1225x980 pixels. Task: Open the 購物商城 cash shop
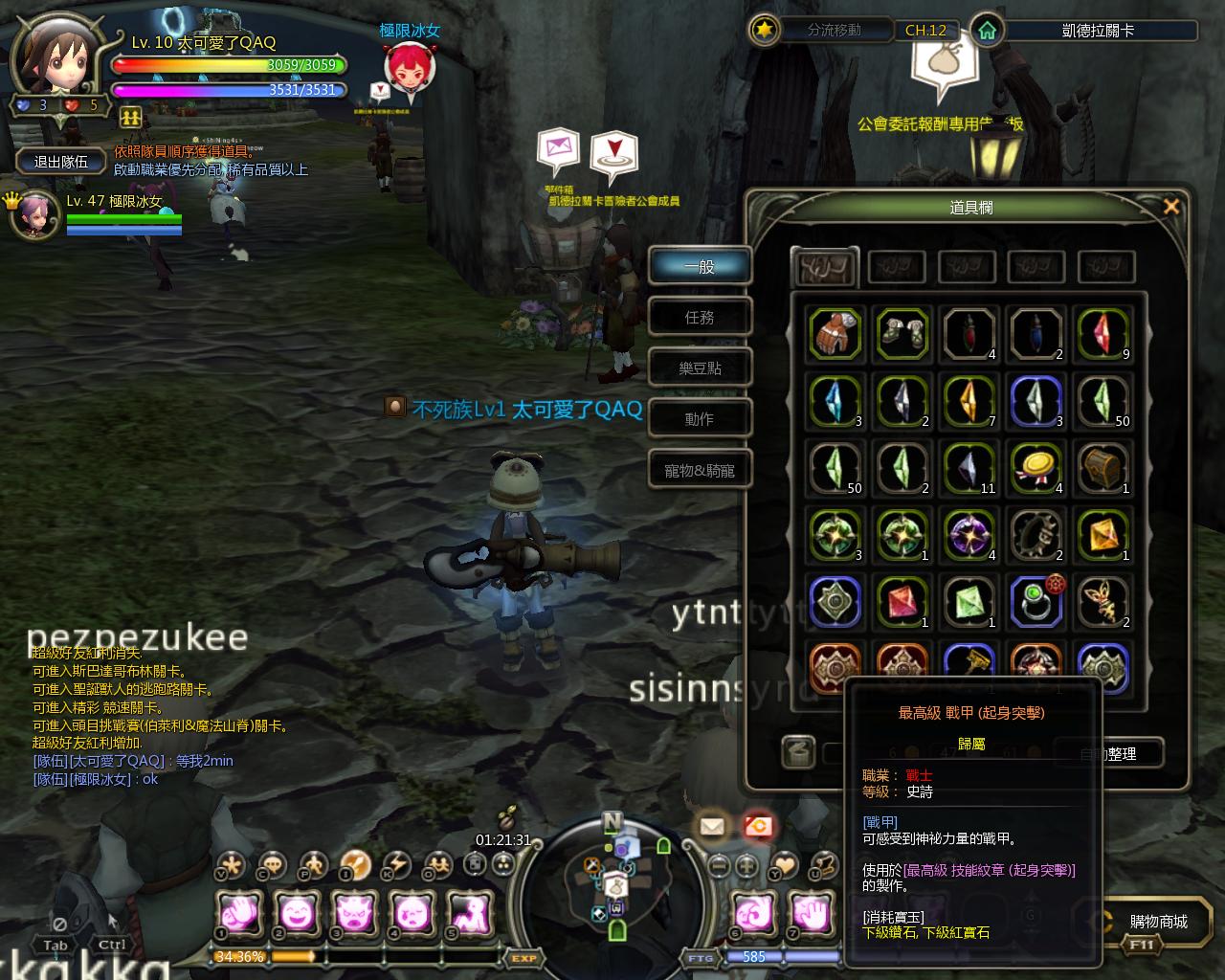1158,922
